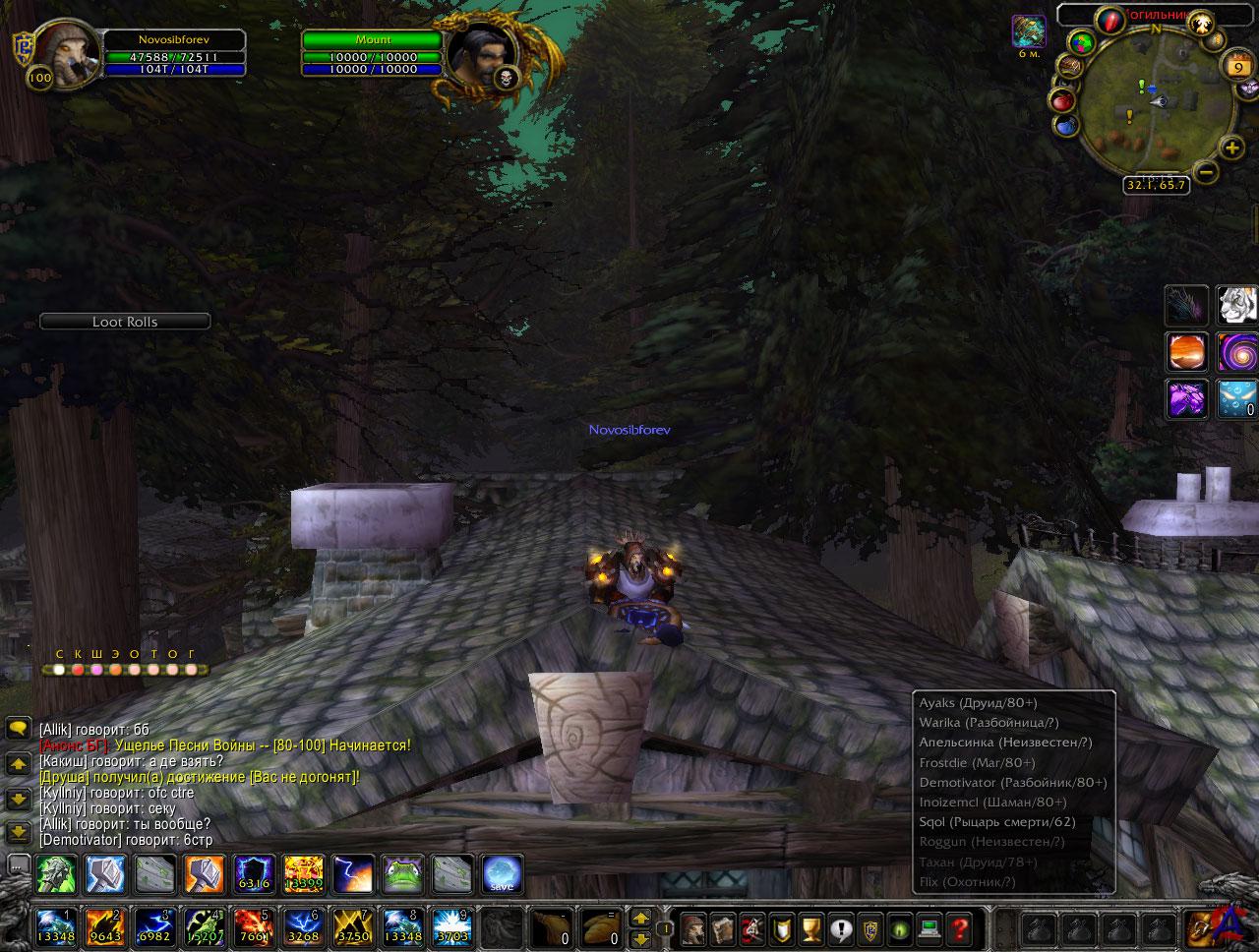Use the orange planet orb ability
Viewport: 1259px width, 952px height.
pyautogui.click(x=1186, y=351)
